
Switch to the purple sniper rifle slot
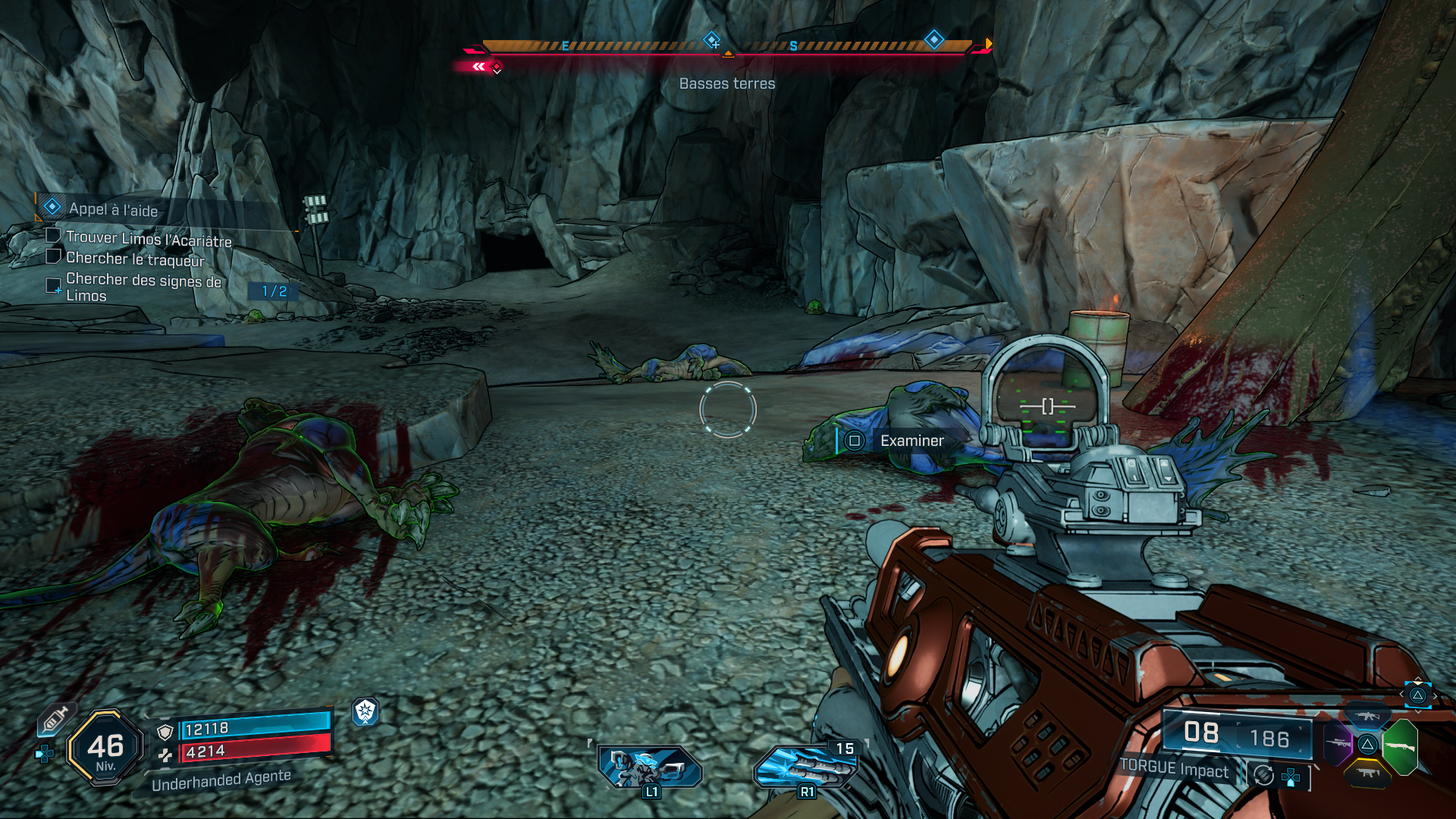tap(1337, 743)
